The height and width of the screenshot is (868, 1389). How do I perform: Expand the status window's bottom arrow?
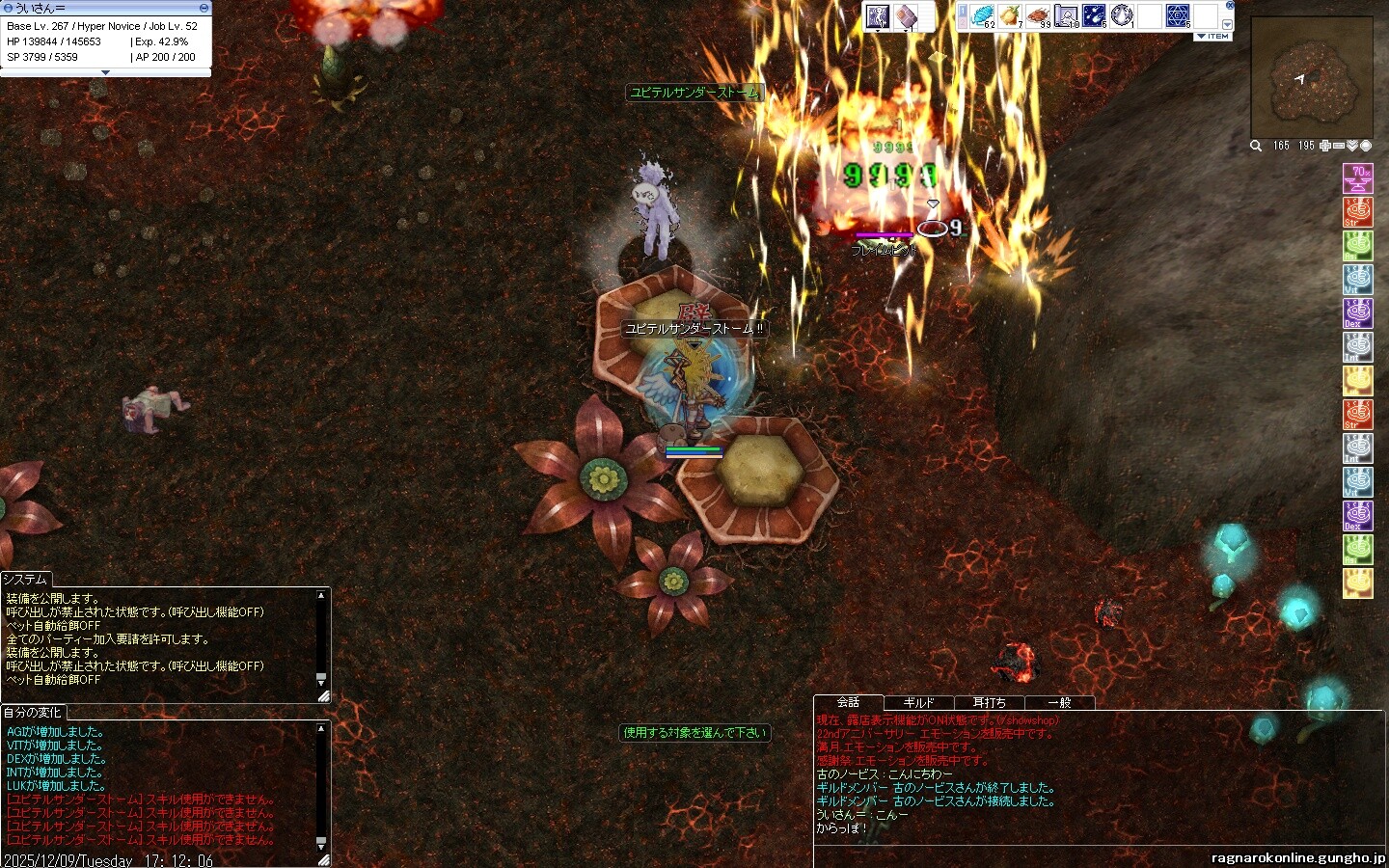click(106, 72)
